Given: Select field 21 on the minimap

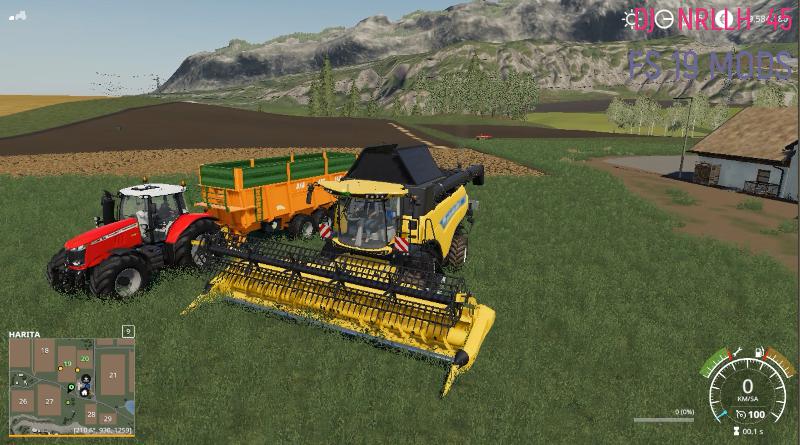Looking at the screenshot, I should (114, 375).
